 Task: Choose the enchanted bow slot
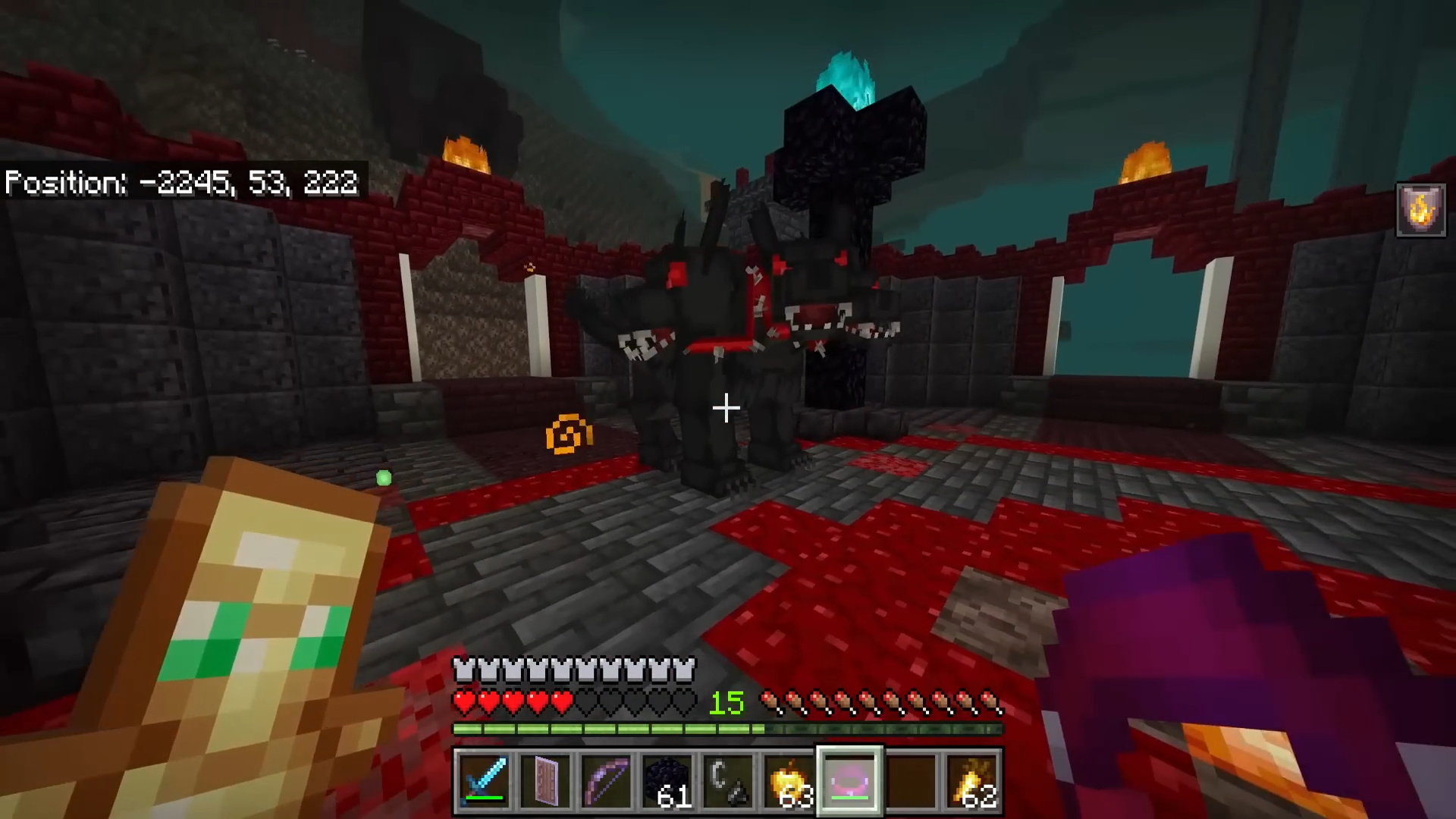click(606, 781)
